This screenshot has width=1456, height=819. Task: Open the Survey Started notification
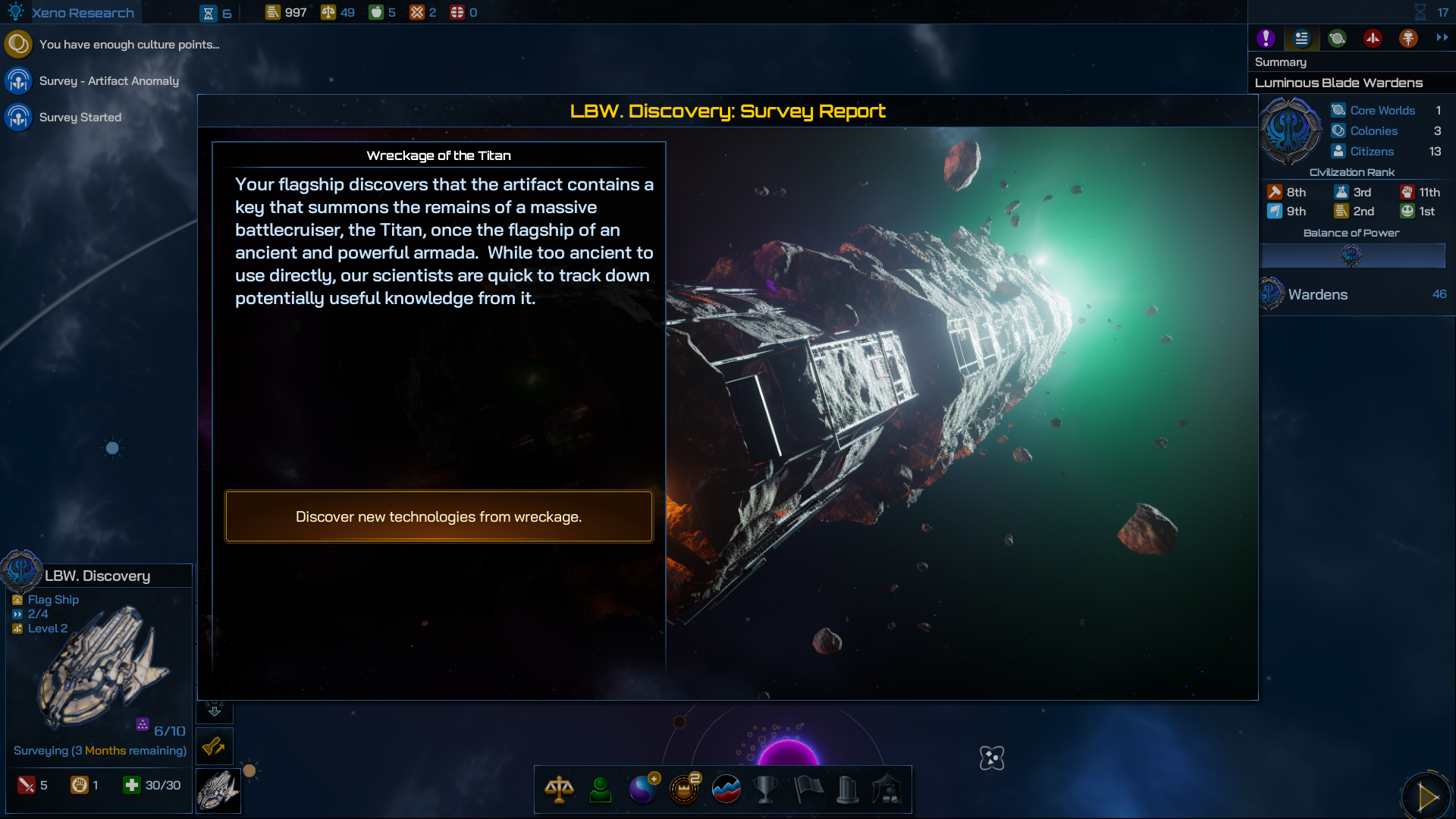pyautogui.click(x=80, y=118)
